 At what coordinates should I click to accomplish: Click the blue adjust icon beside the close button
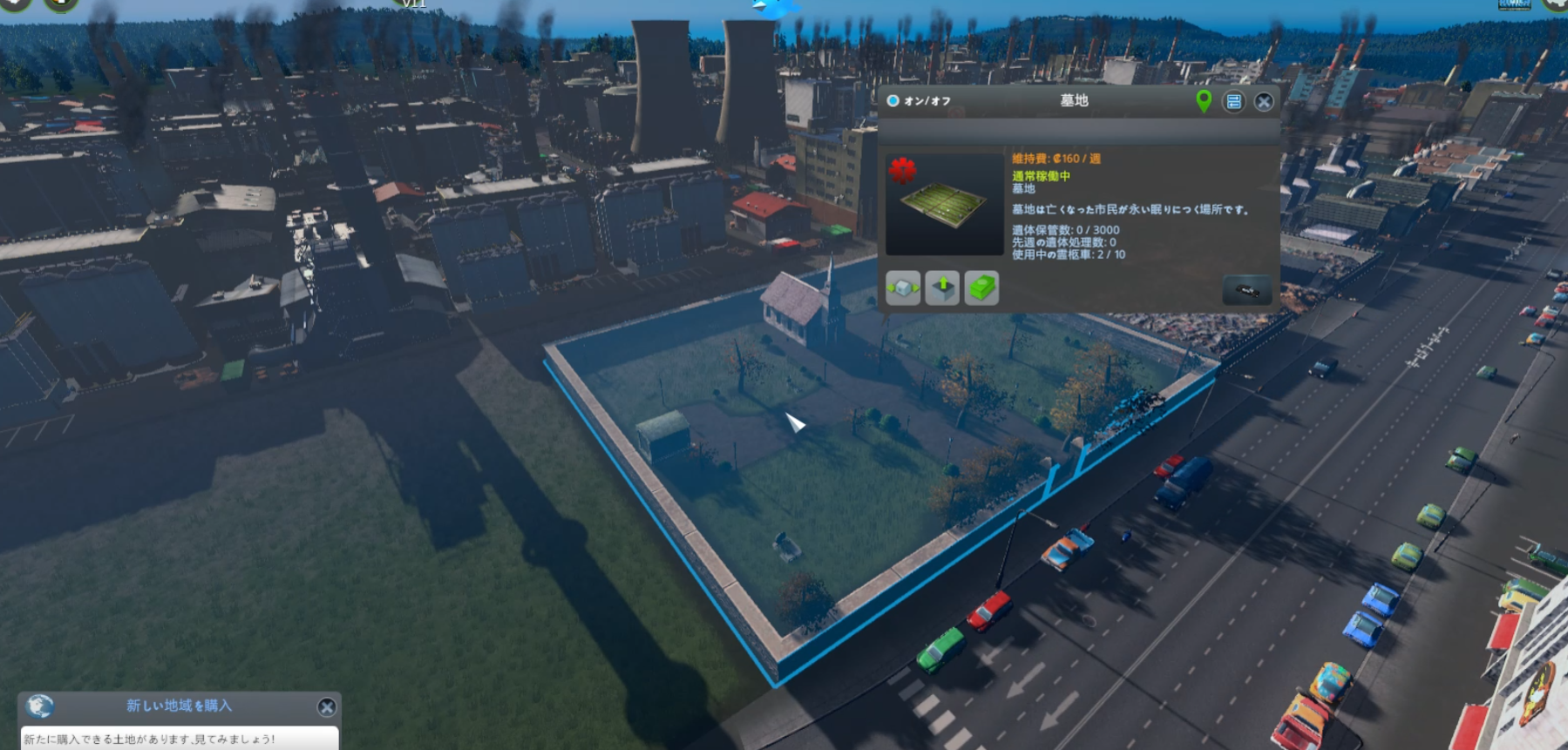1234,102
